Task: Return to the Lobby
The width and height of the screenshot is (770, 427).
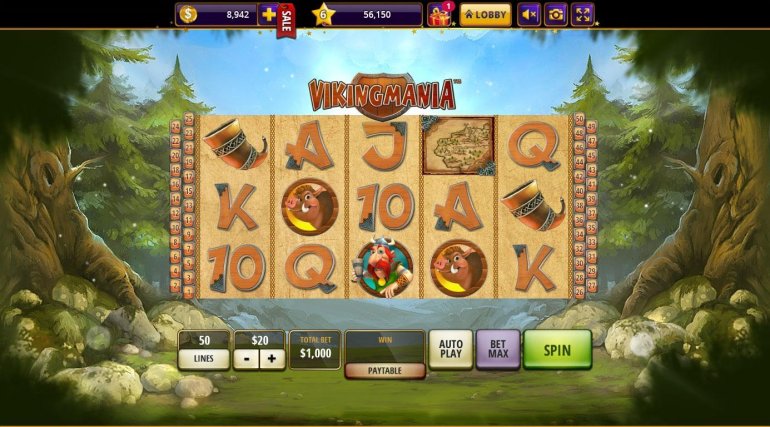Action: (486, 15)
